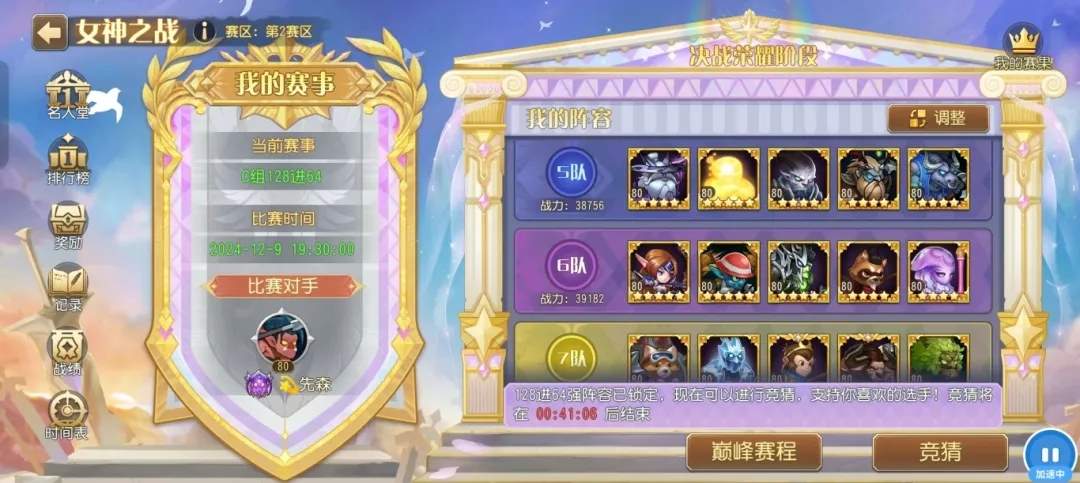Go back using the arrow button

49,31
